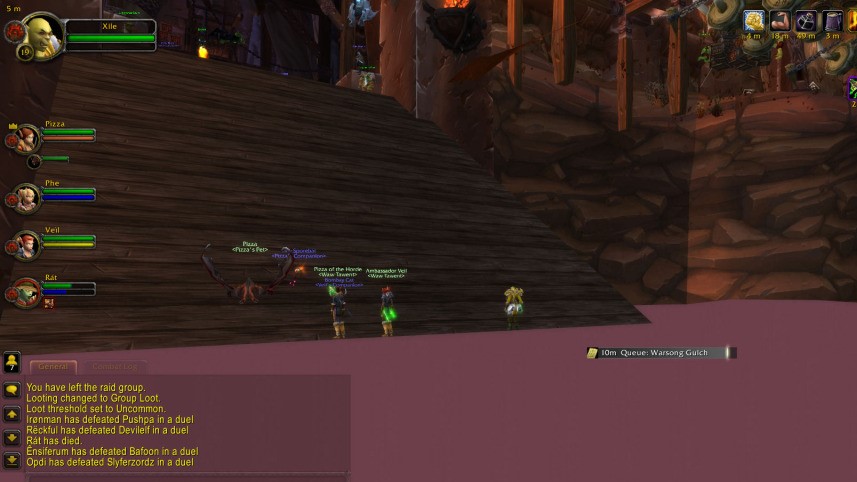Select Pizza's pet frame
The image size is (857, 482).
pyautogui.click(x=34, y=161)
